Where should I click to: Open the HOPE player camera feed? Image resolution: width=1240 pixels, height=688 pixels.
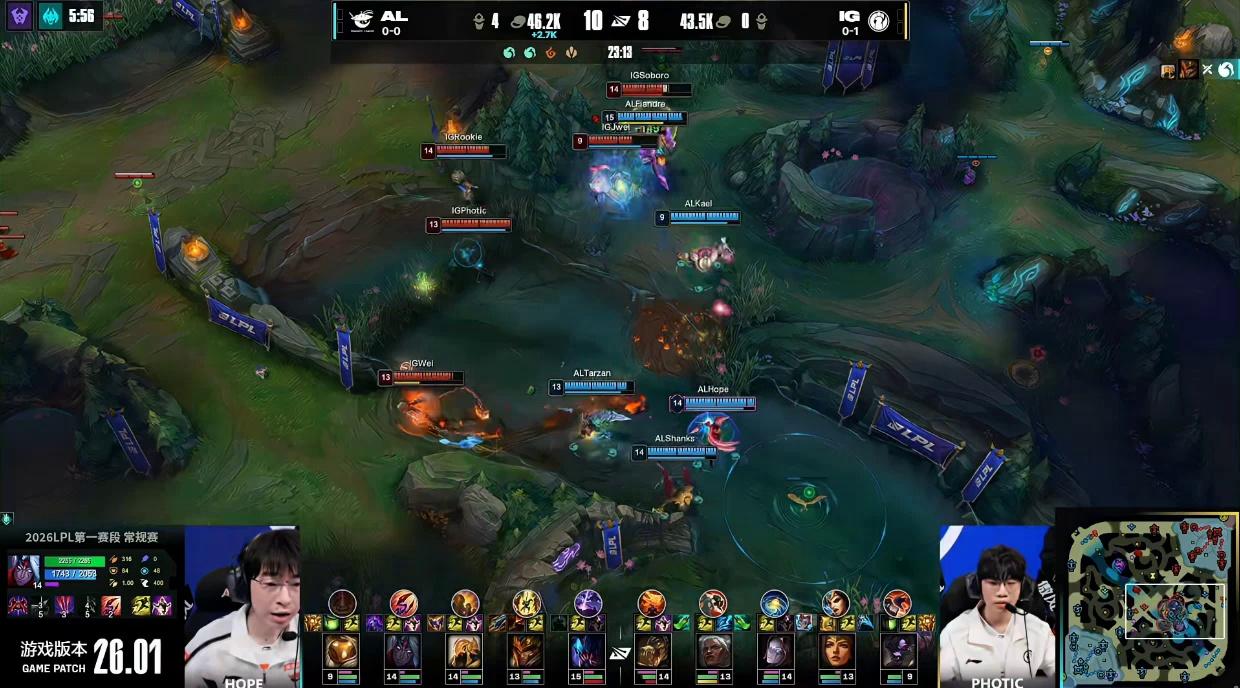click(243, 605)
